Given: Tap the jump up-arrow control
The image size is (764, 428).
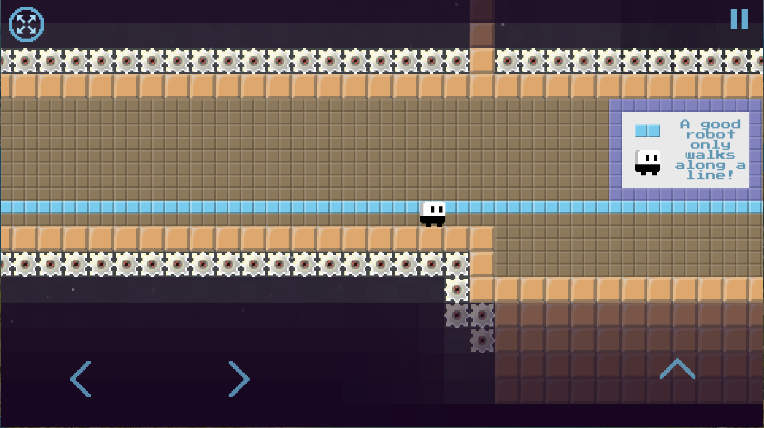Looking at the screenshot, I should pos(677,369).
